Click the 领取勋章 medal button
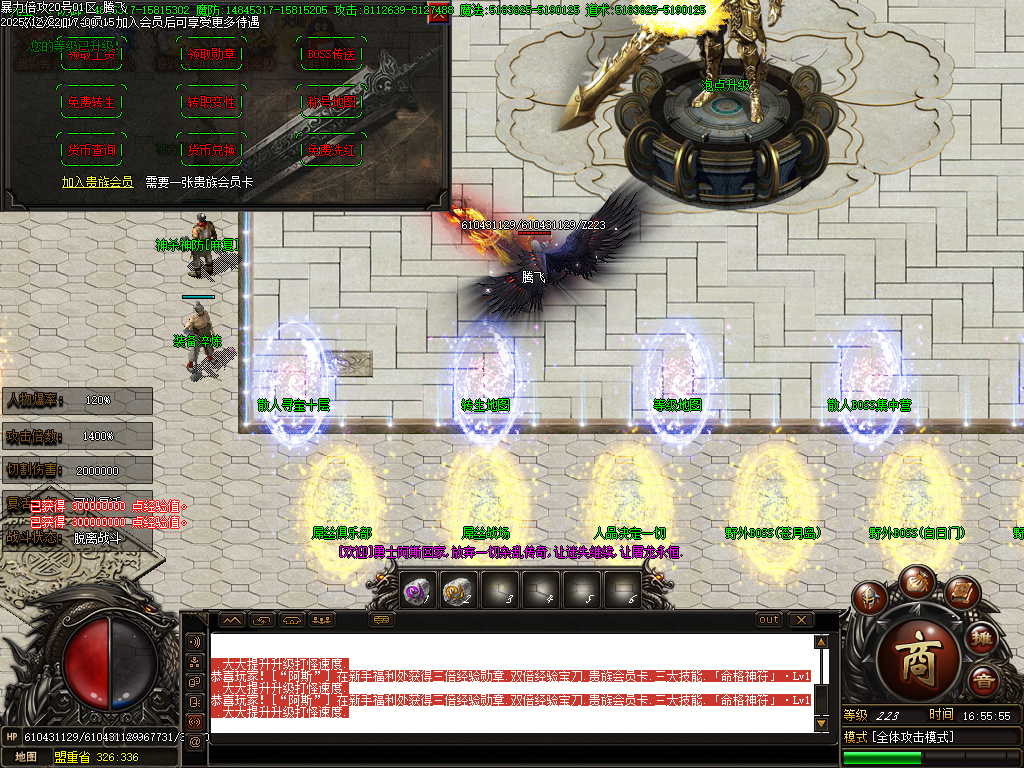Screen dimensions: 1024x768 (x=213, y=56)
